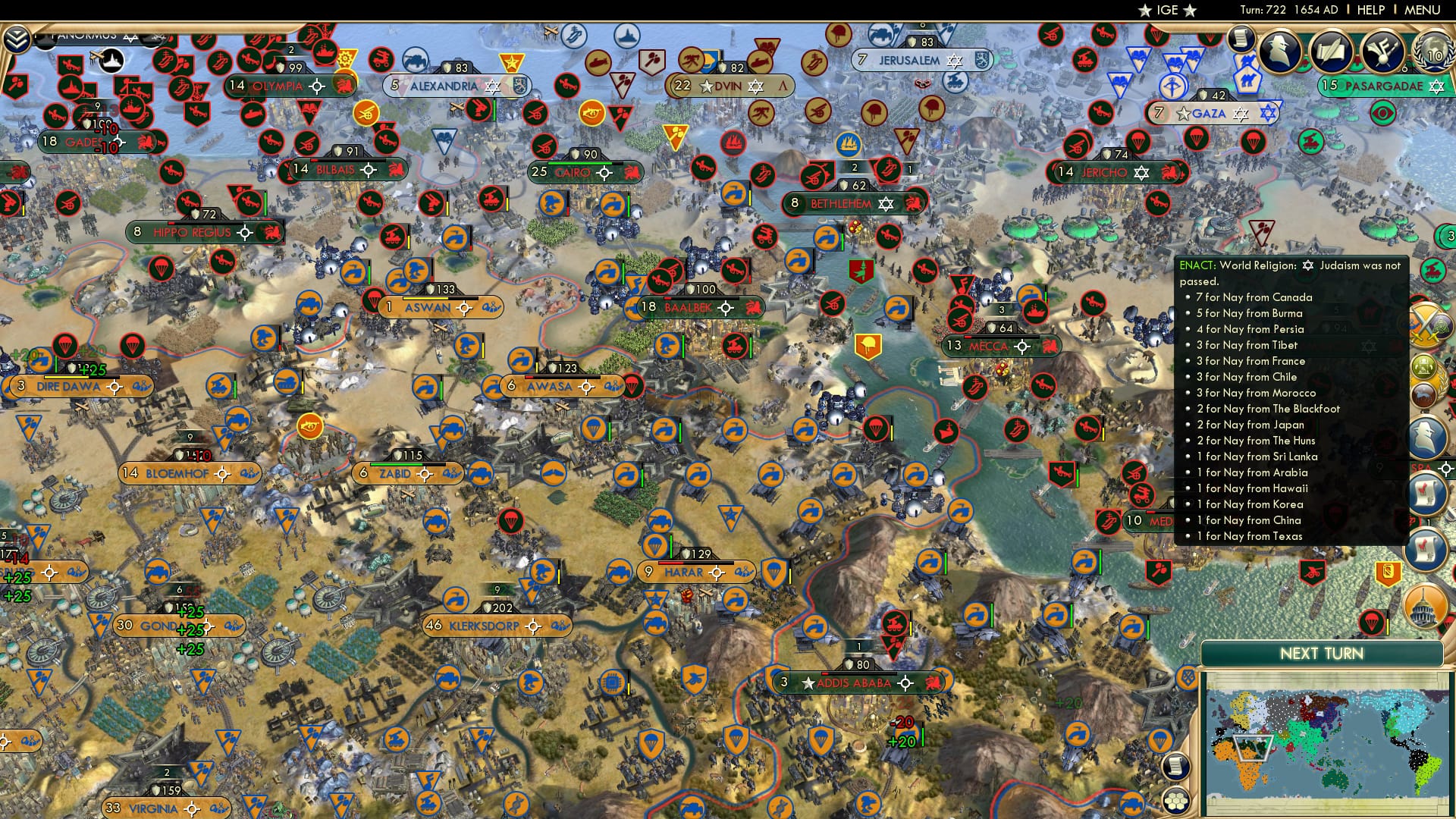The height and width of the screenshot is (819, 1456).
Task: Open the Espionage Overview spy icon
Action: pos(1280,50)
